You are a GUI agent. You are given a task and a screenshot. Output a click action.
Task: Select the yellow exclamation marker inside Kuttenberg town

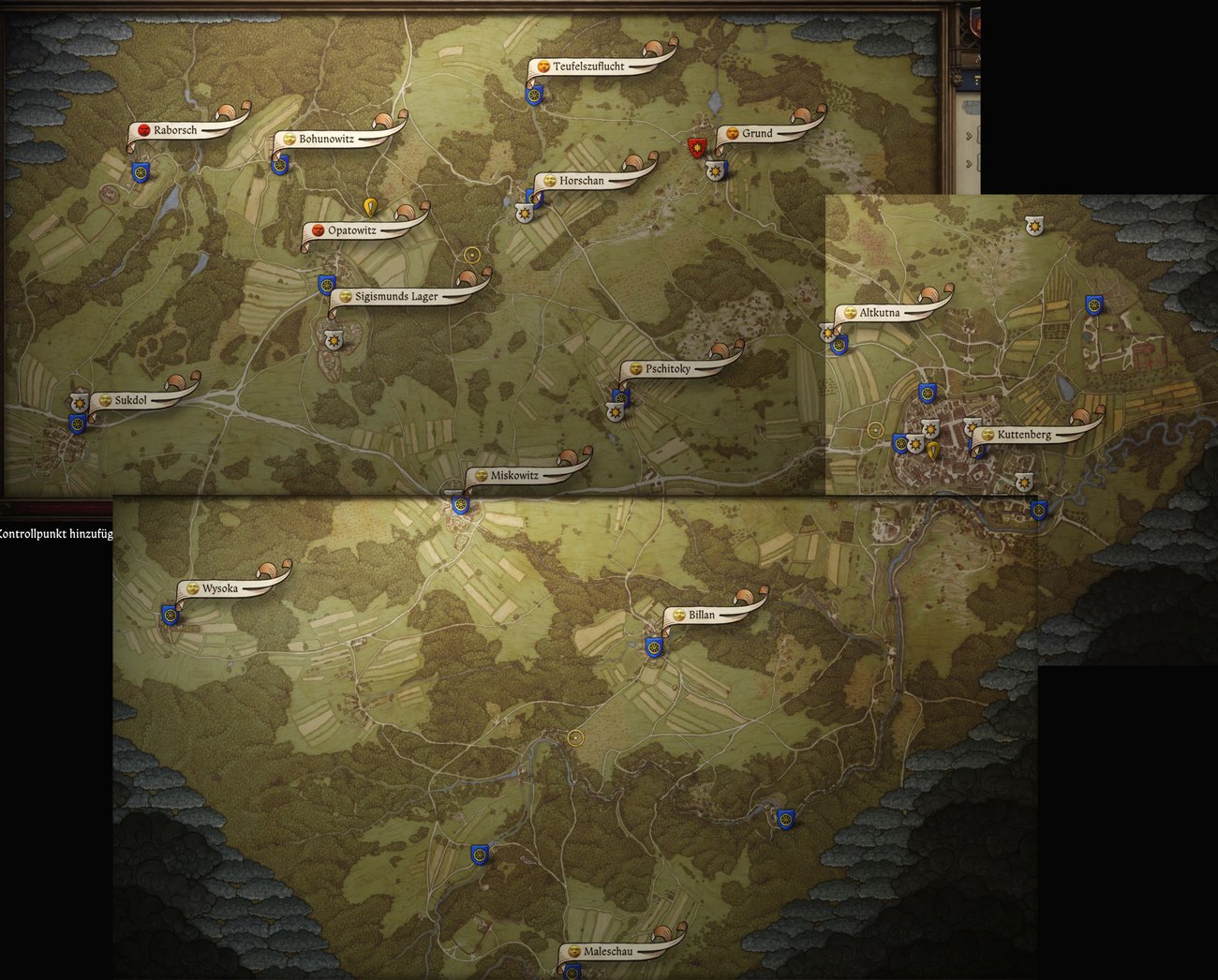[x=932, y=450]
